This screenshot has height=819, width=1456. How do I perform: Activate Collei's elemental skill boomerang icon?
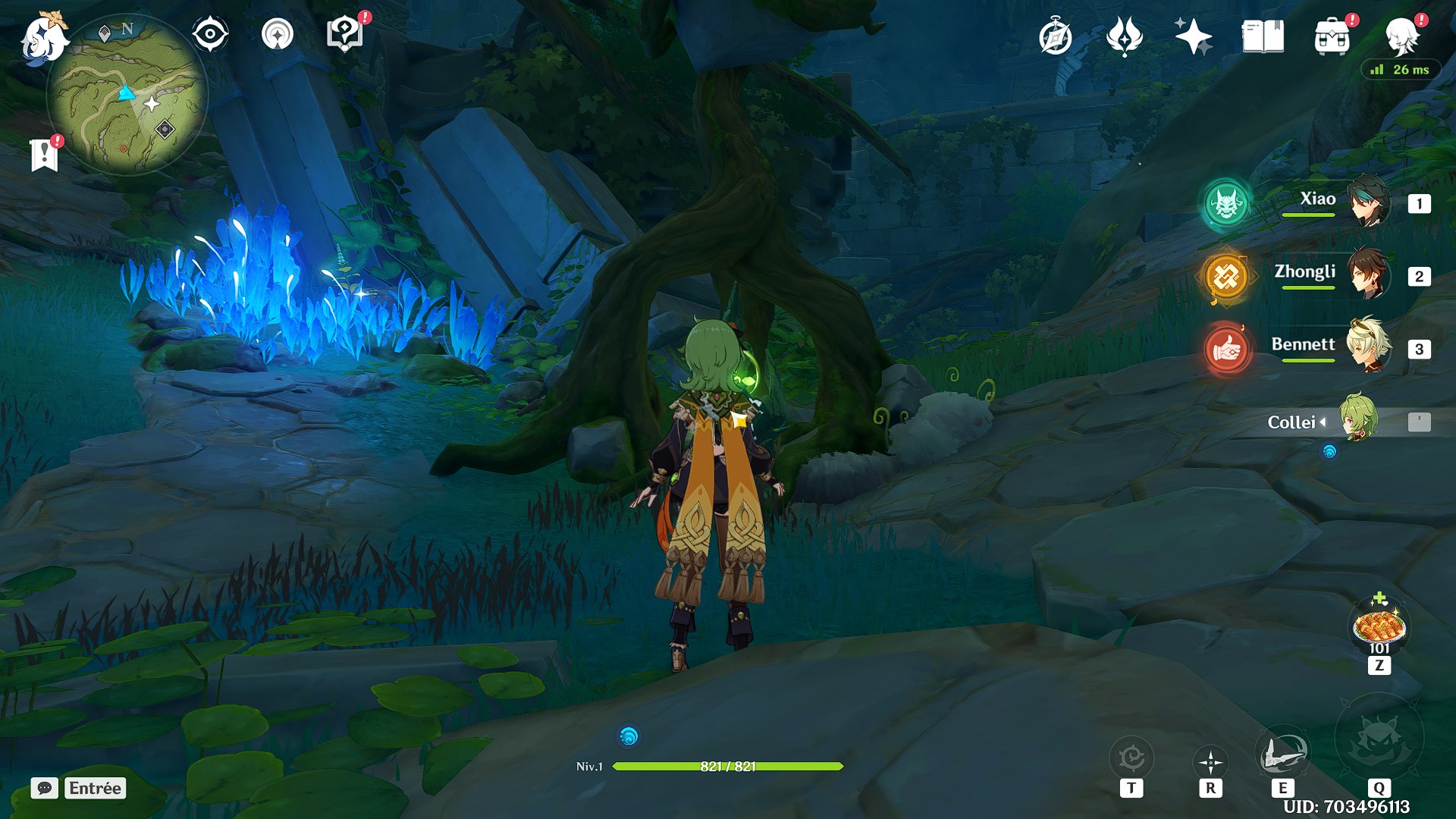pyautogui.click(x=1282, y=755)
